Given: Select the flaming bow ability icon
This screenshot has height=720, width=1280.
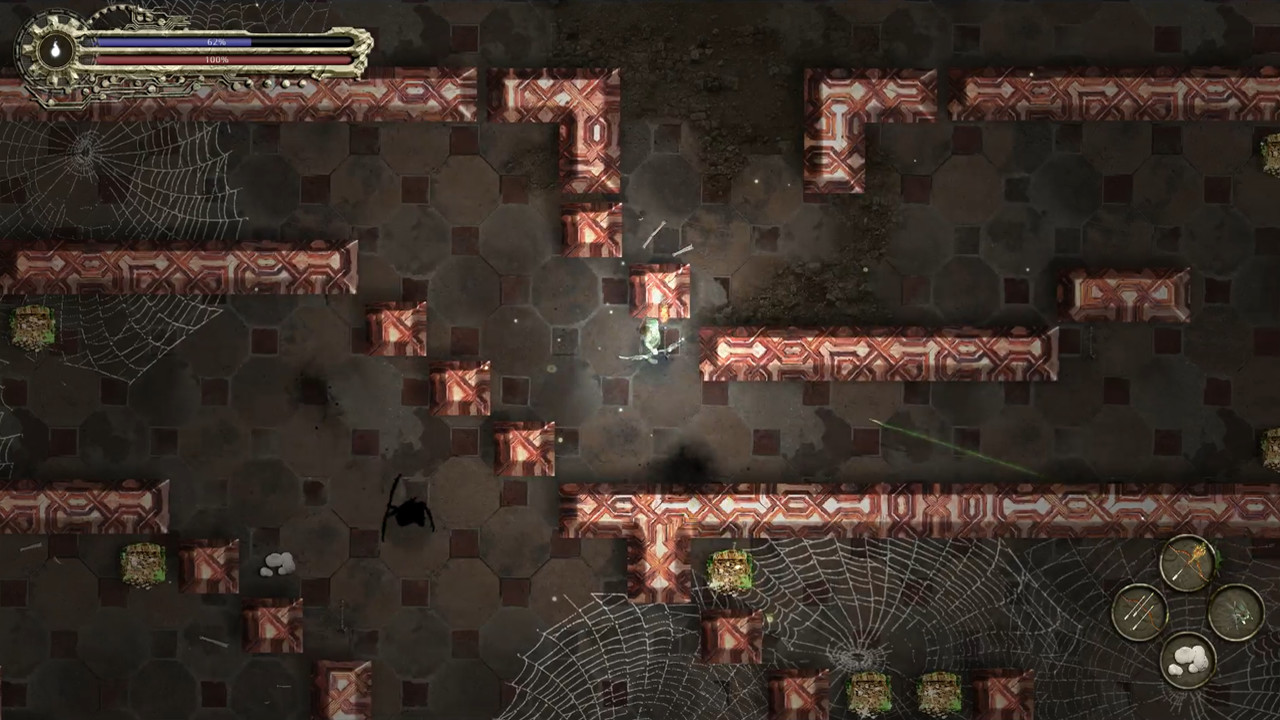Looking at the screenshot, I should pos(1189,562).
